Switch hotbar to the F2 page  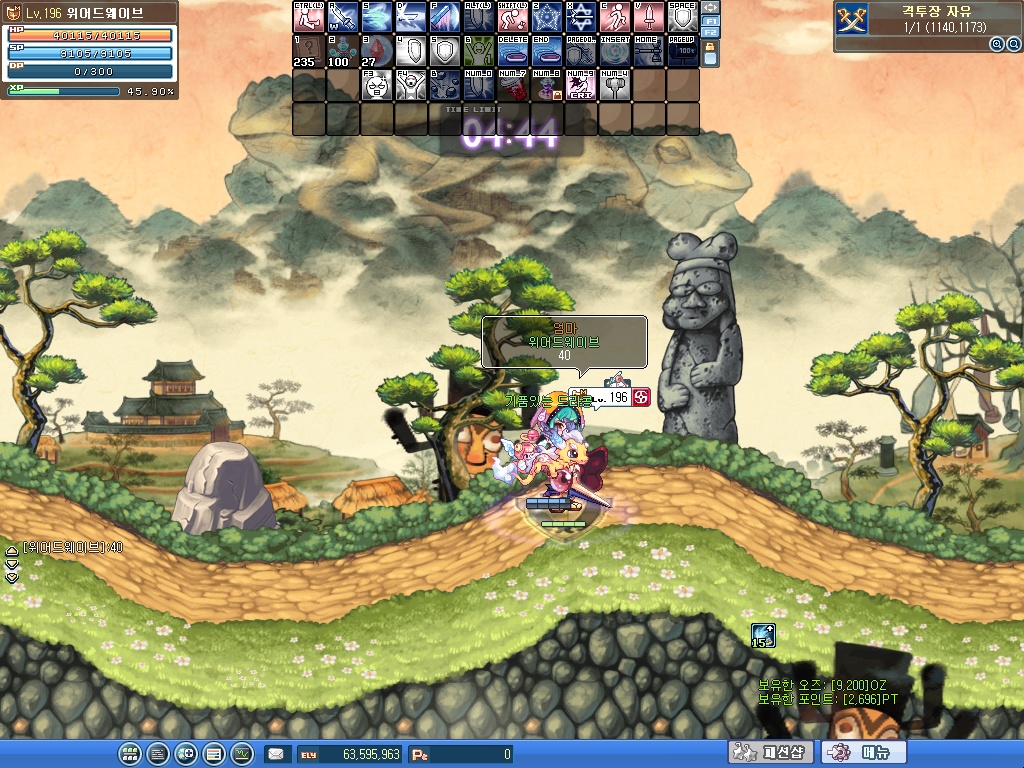(x=710, y=33)
